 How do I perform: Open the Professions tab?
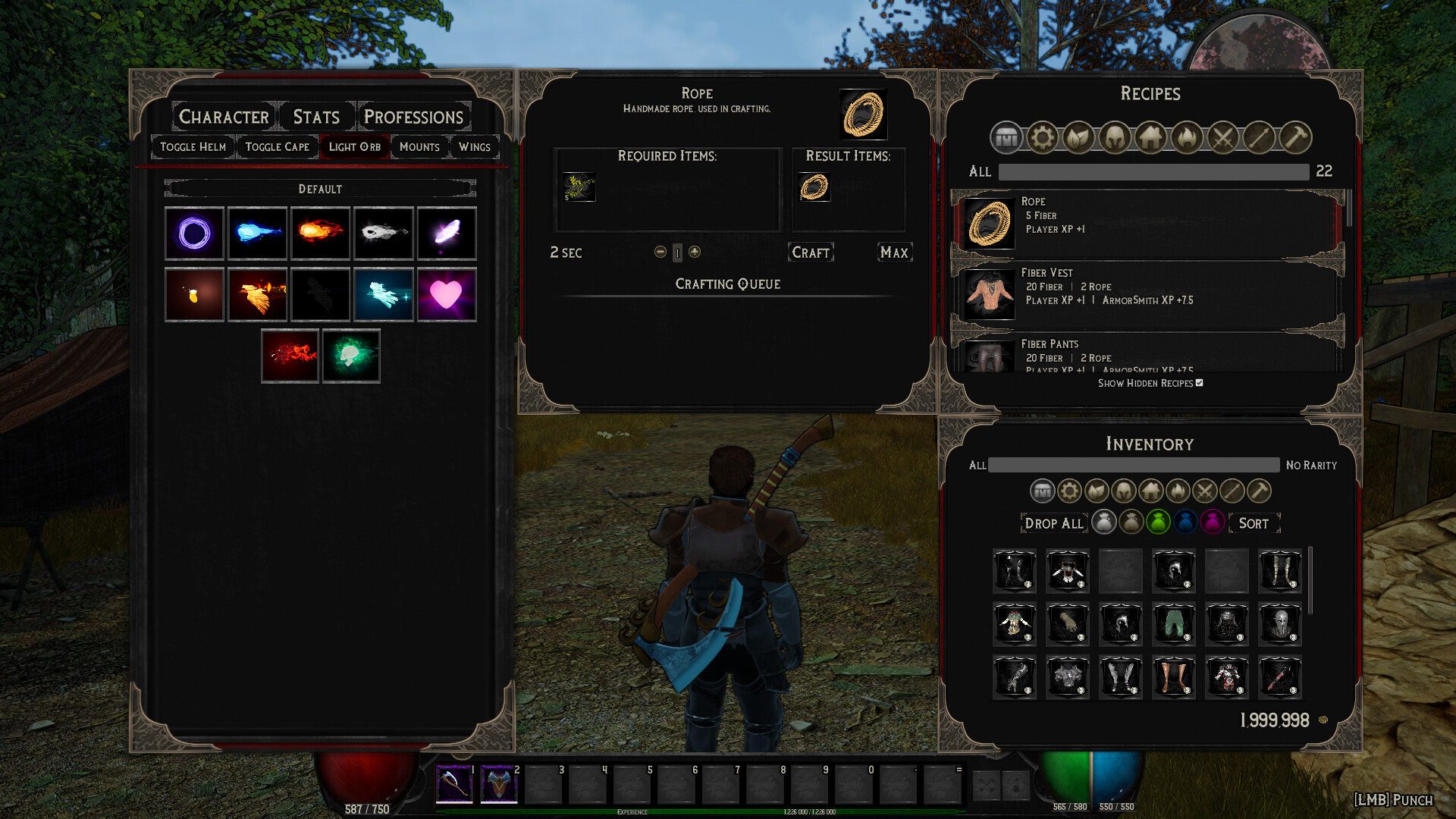[413, 117]
